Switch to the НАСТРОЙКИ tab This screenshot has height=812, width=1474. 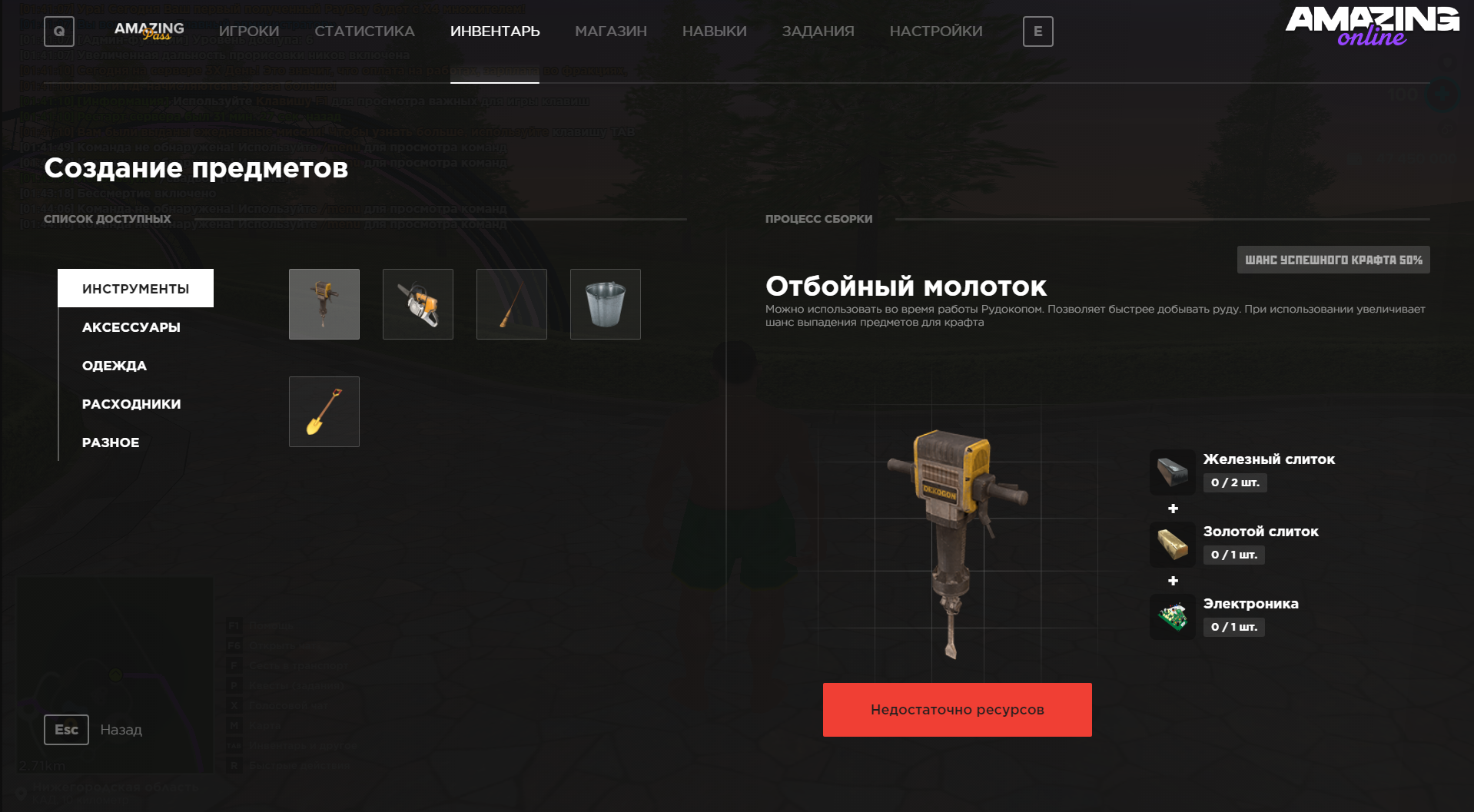[x=936, y=31]
